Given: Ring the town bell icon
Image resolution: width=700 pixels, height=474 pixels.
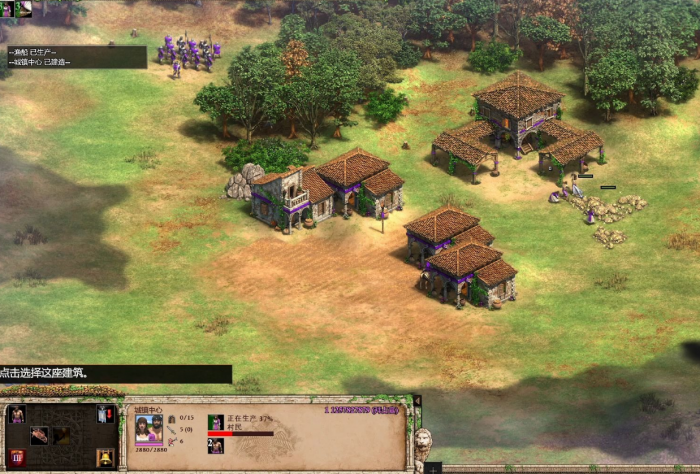Looking at the screenshot, I should coord(104,458).
